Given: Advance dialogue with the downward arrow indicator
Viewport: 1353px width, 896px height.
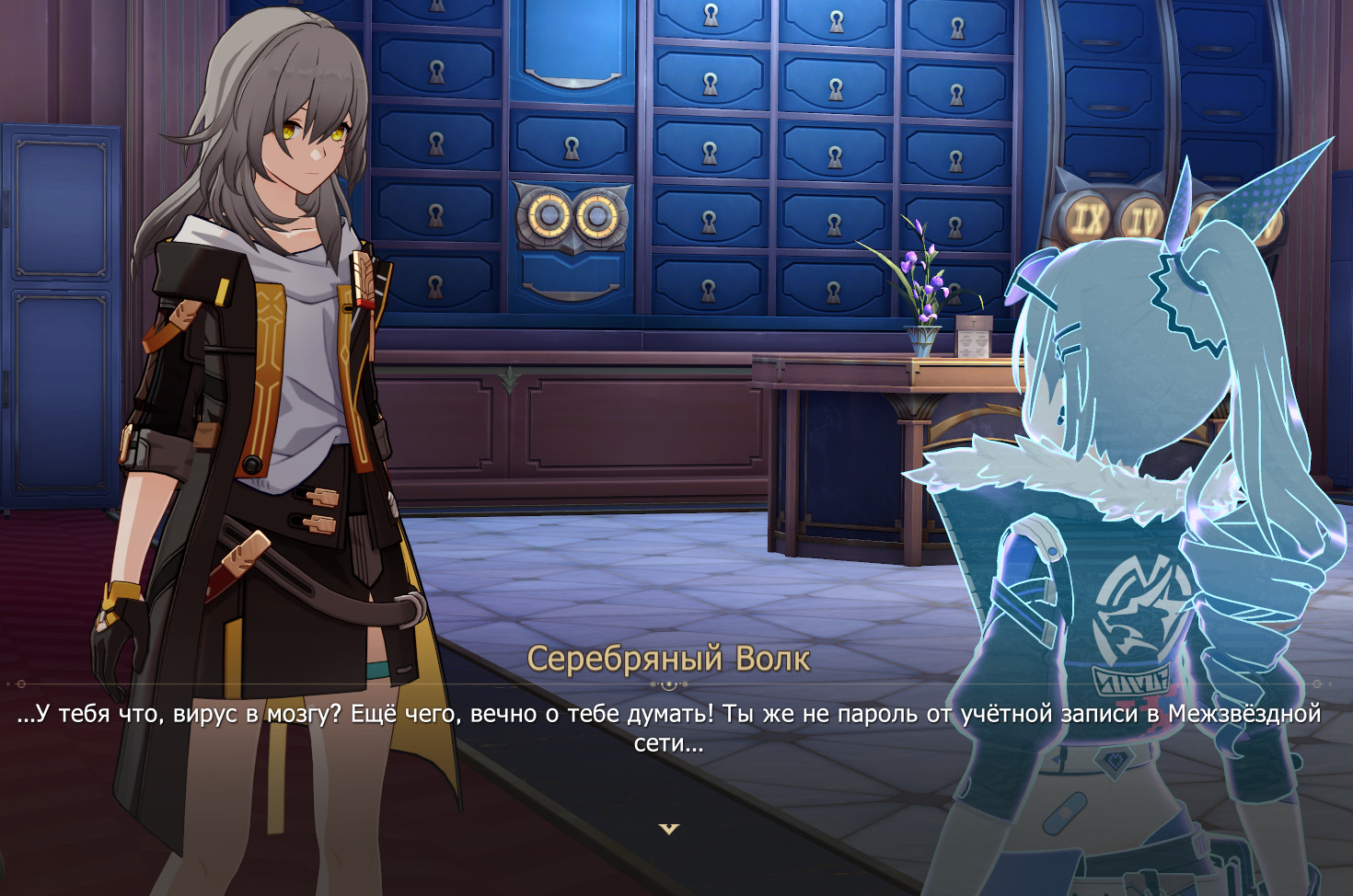Looking at the screenshot, I should (x=669, y=829).
